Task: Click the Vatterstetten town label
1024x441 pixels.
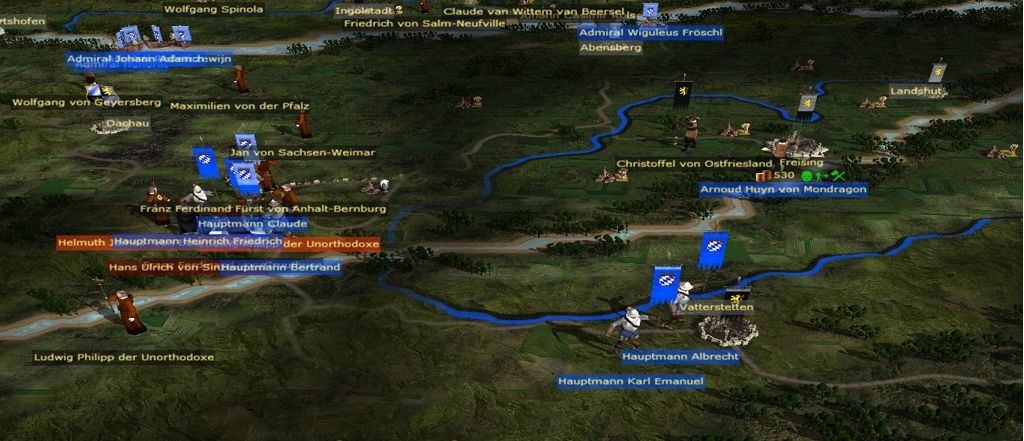Action: click(715, 307)
